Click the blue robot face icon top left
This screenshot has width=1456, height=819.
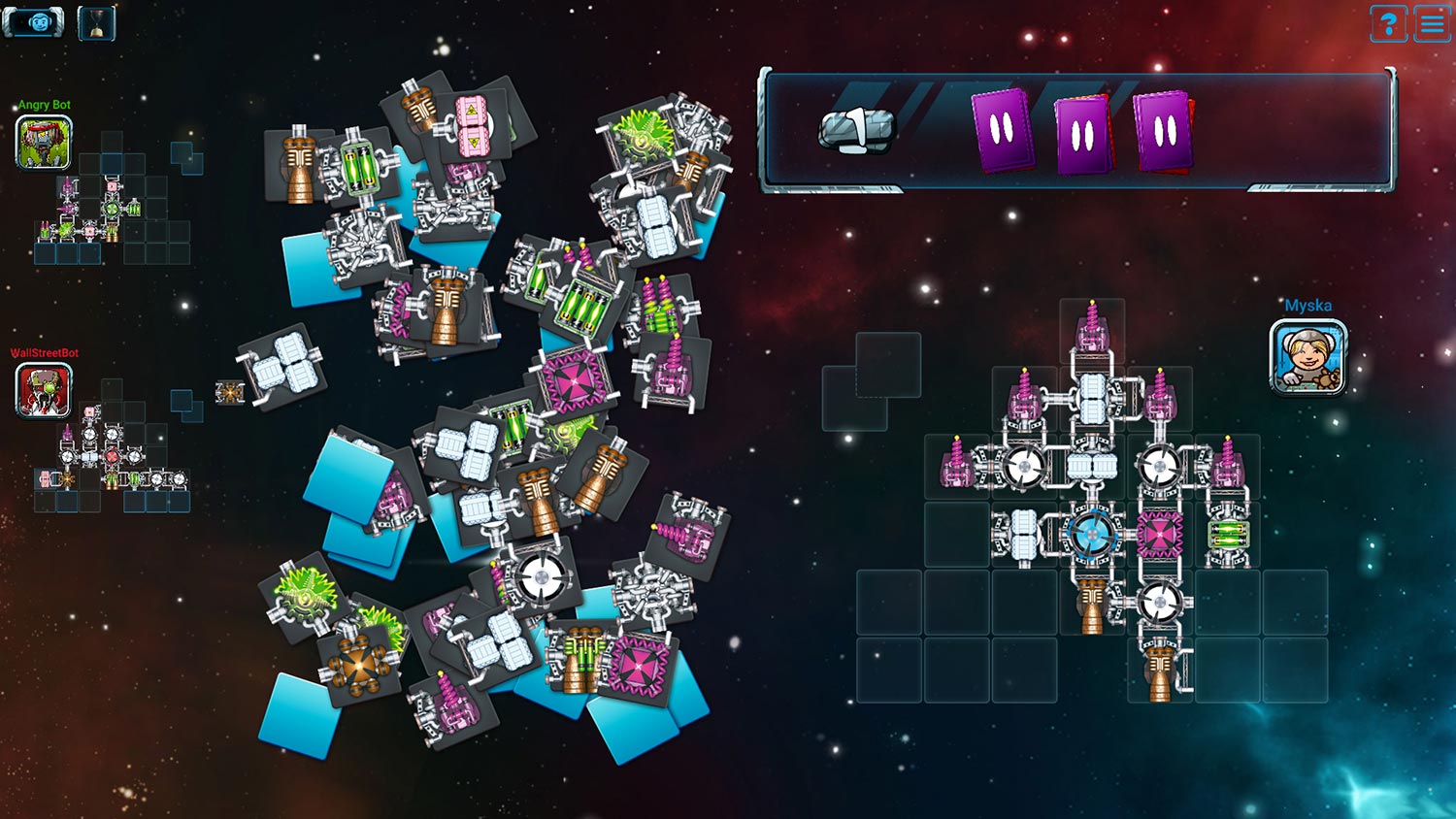pos(35,23)
